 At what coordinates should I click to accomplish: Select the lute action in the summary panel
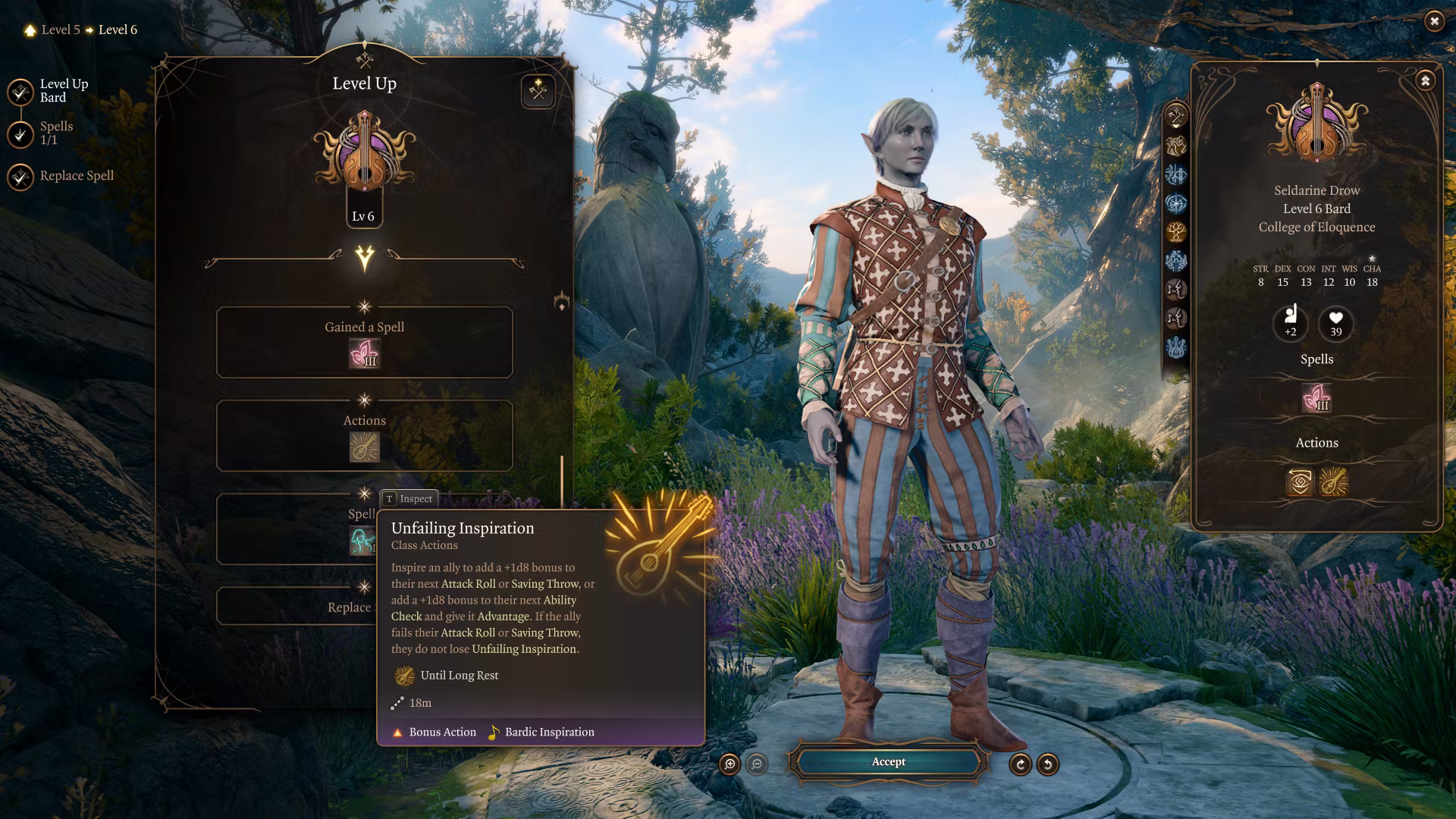coord(1333,482)
